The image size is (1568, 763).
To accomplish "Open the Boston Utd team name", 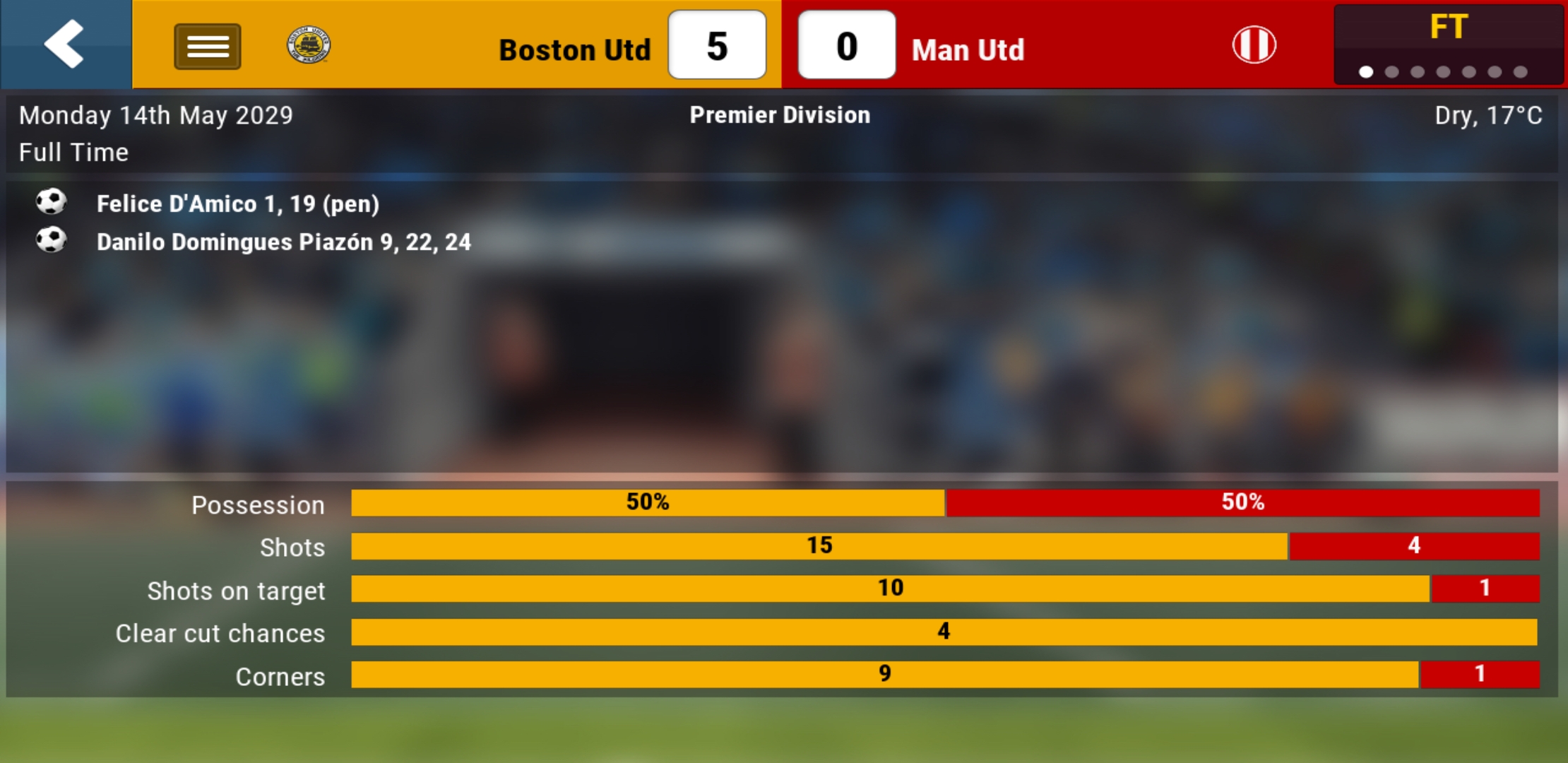I will point(574,50).
